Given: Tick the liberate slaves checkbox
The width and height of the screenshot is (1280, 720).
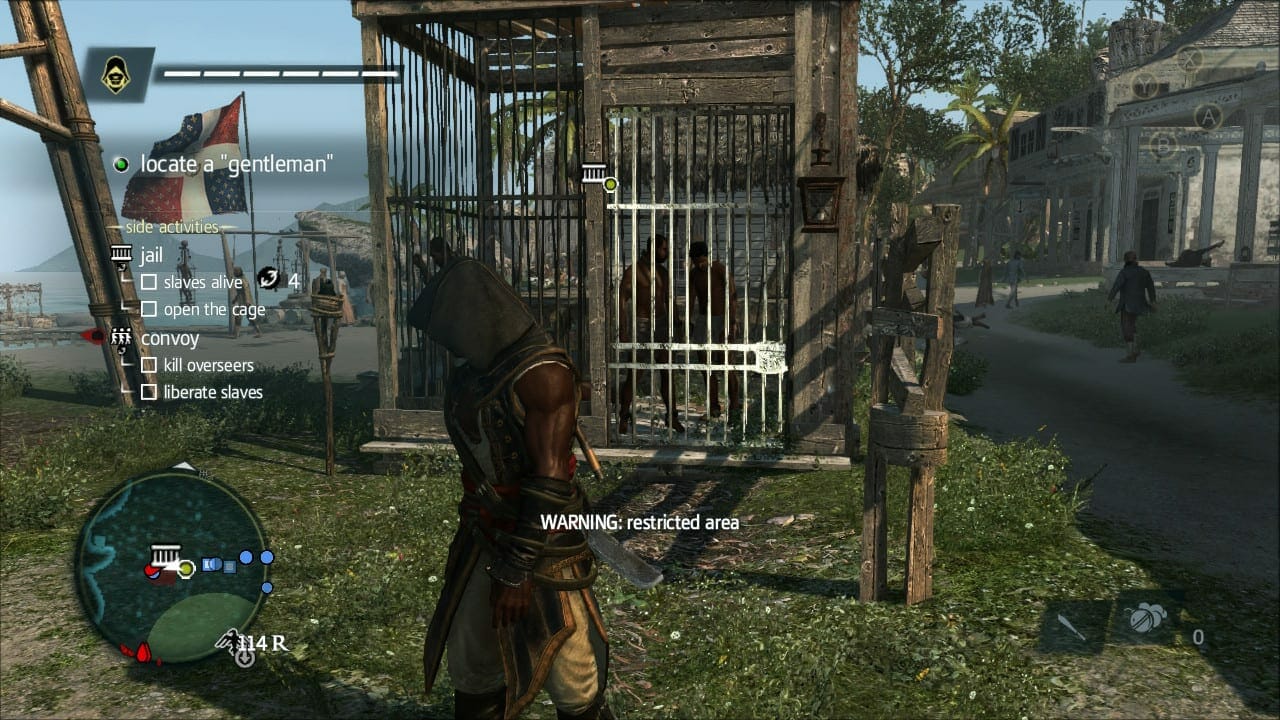Looking at the screenshot, I should pos(149,392).
